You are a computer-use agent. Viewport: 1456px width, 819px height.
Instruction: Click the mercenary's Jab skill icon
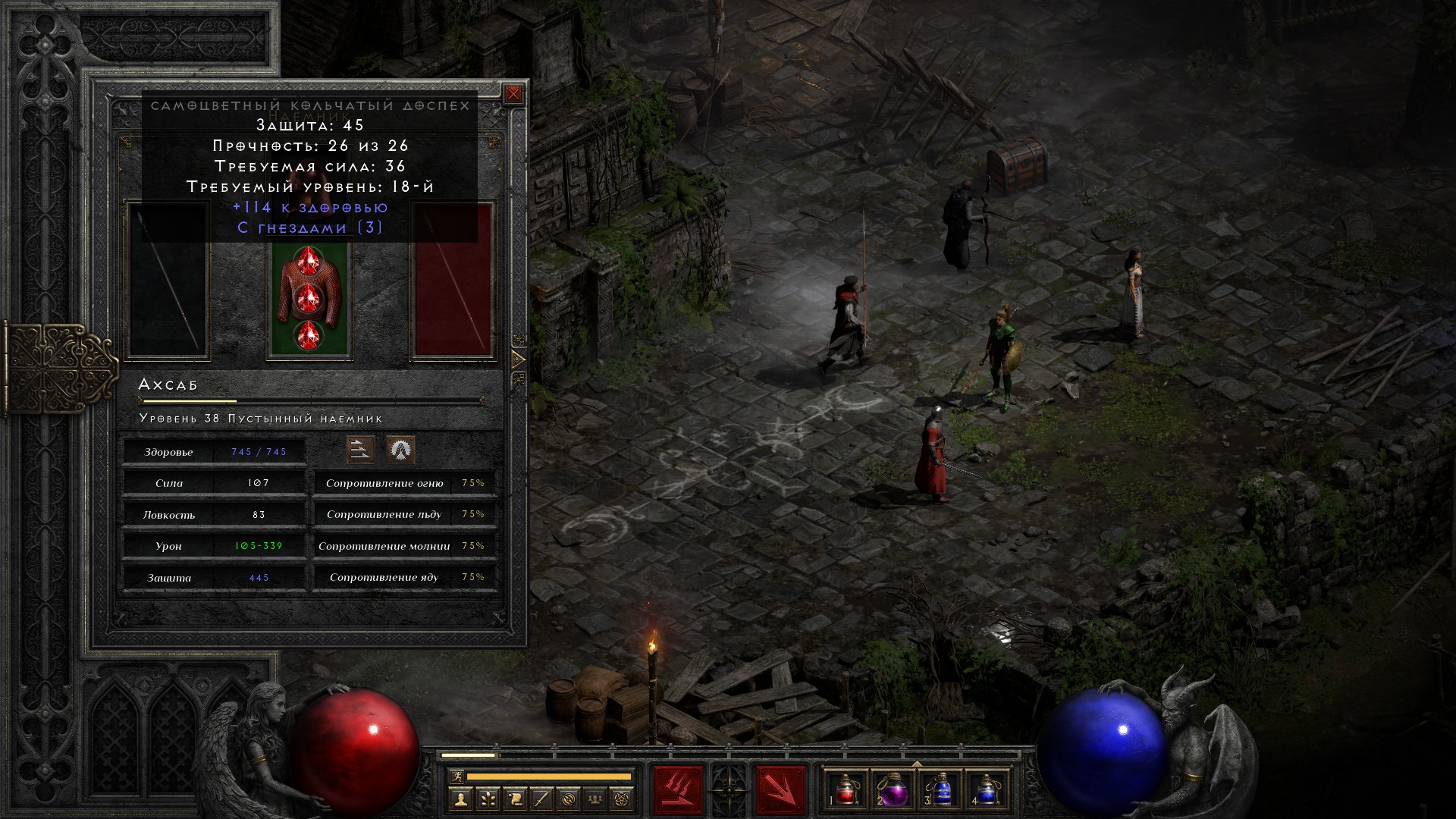click(360, 450)
